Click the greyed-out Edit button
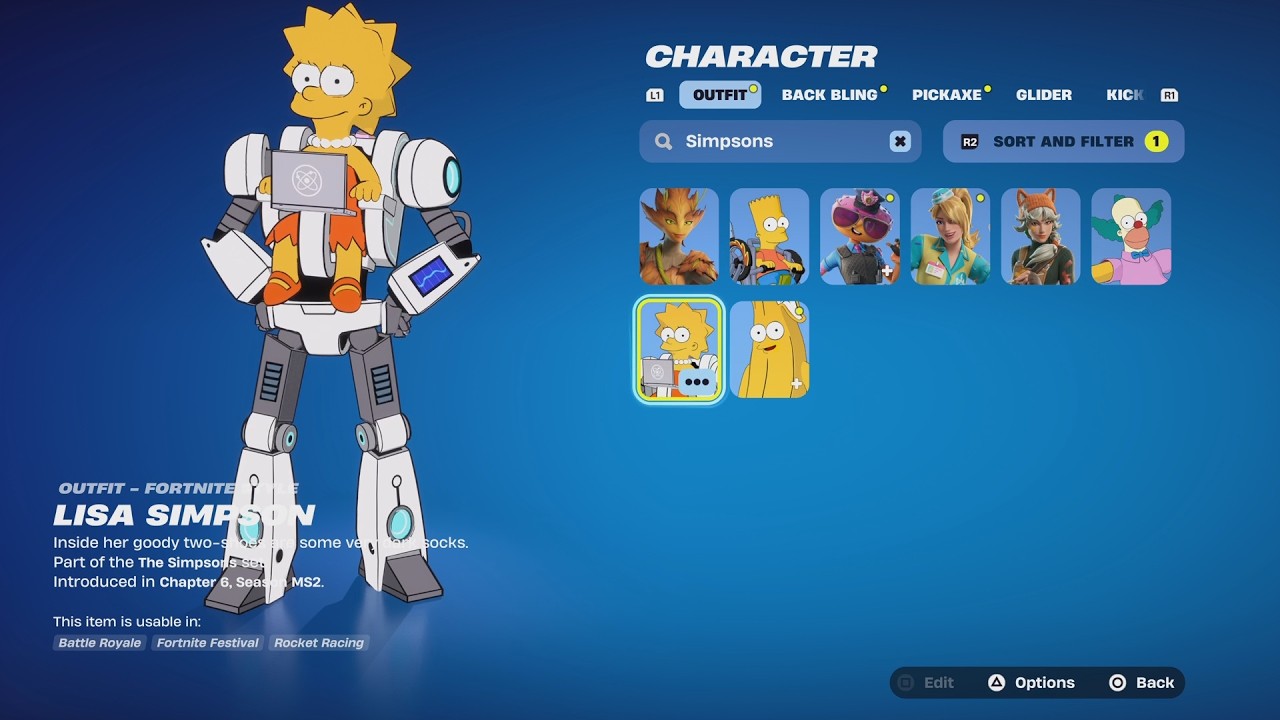1280x720 pixels. (x=927, y=683)
